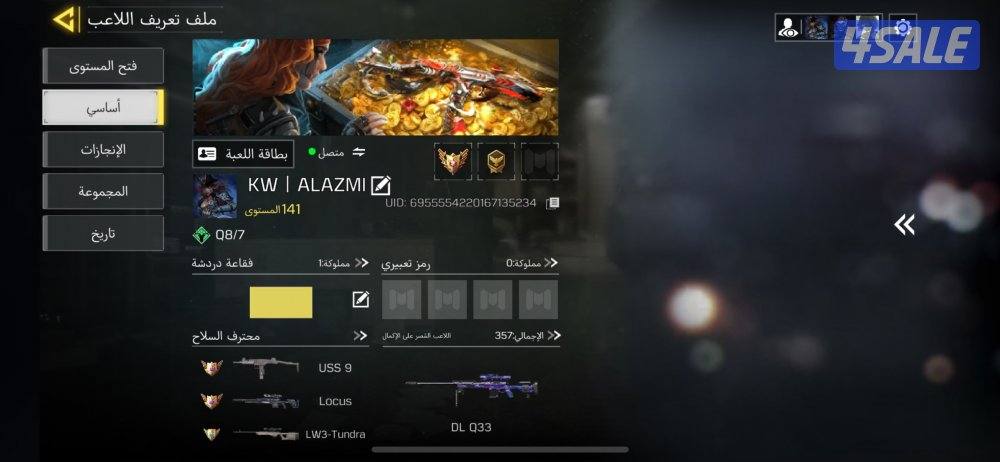Select the أساسي tab
Screen dimensions: 1000x462
(103, 108)
